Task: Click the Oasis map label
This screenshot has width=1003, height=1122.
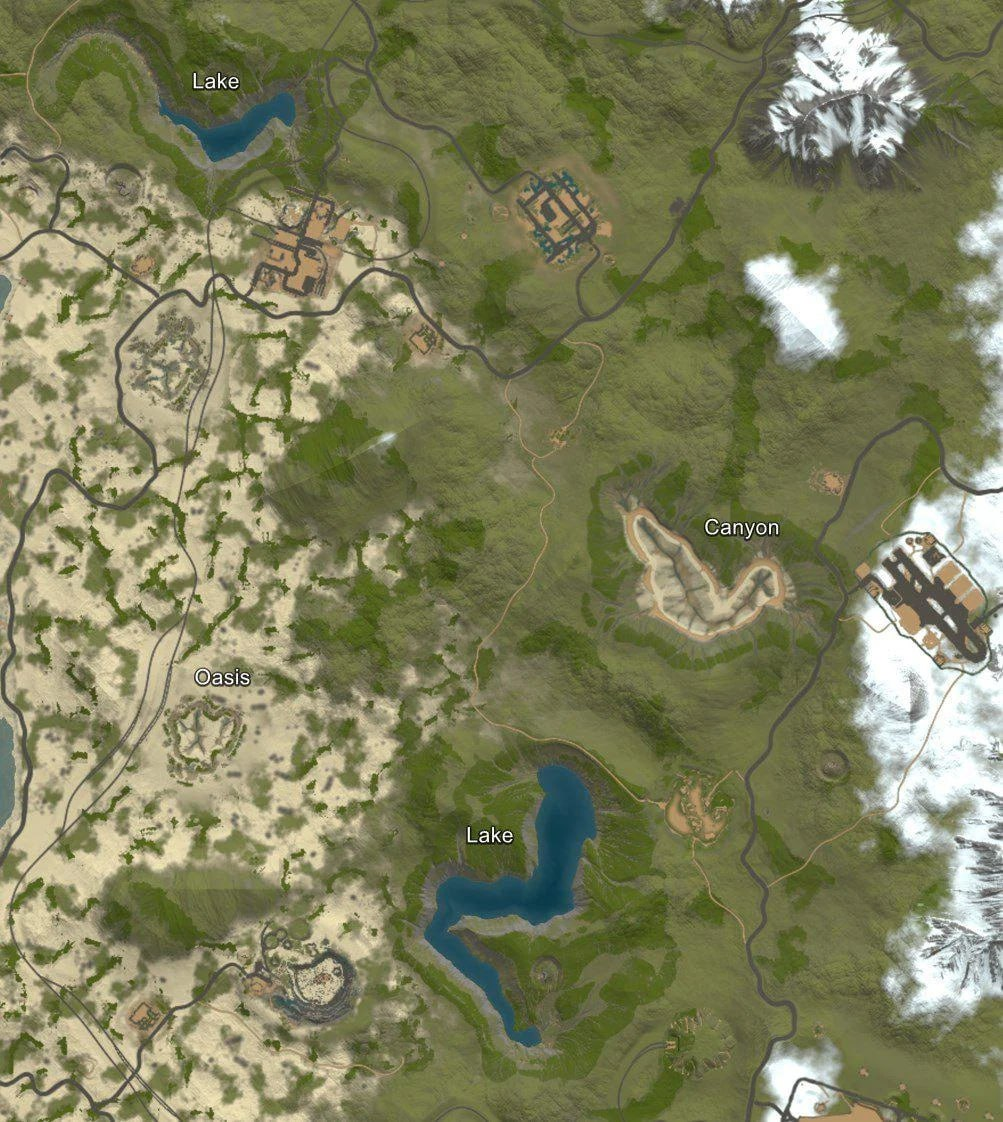Action: point(222,677)
